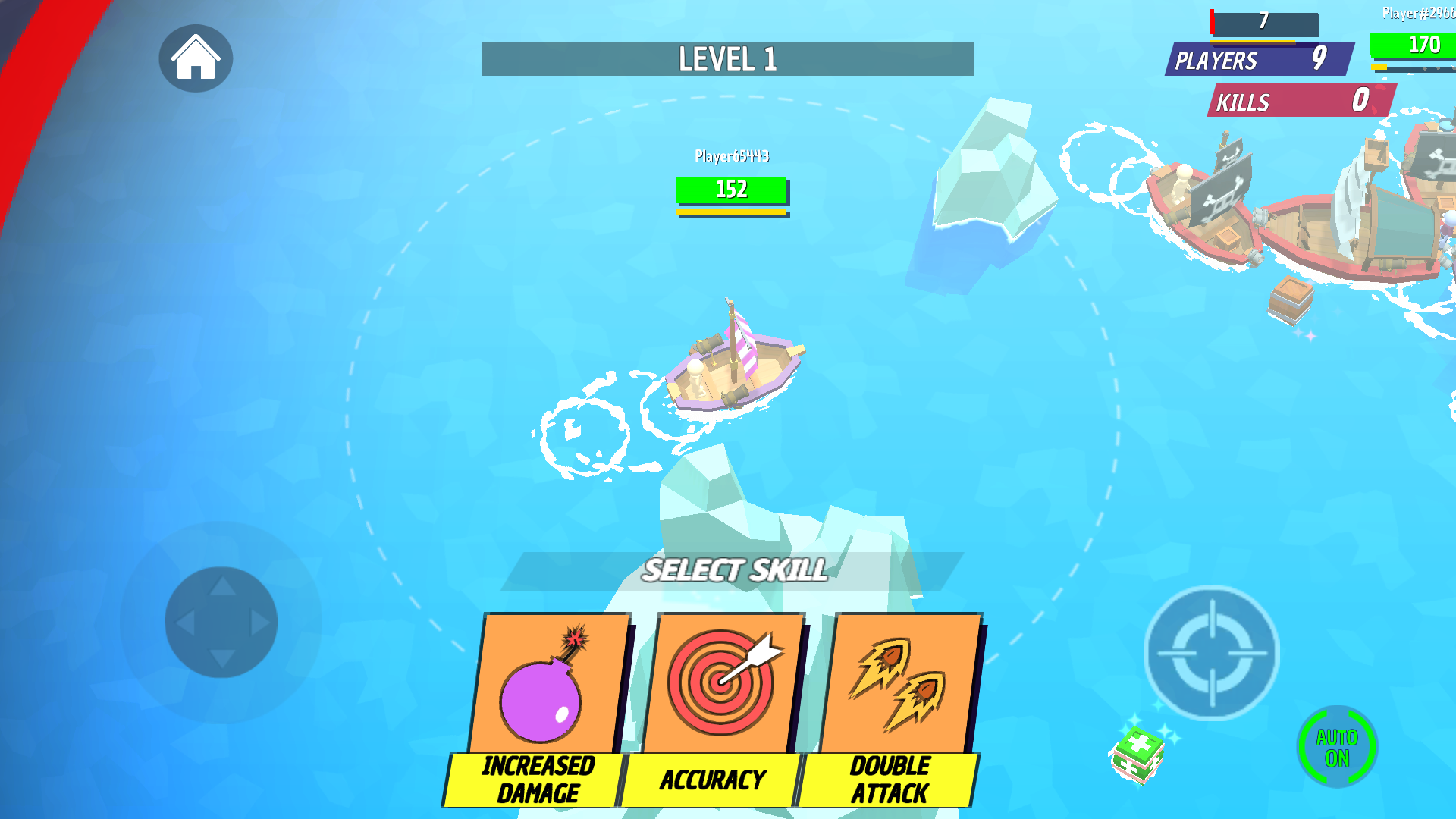Return to the home menu
Image resolution: width=1456 pixels, height=819 pixels.
(196, 58)
